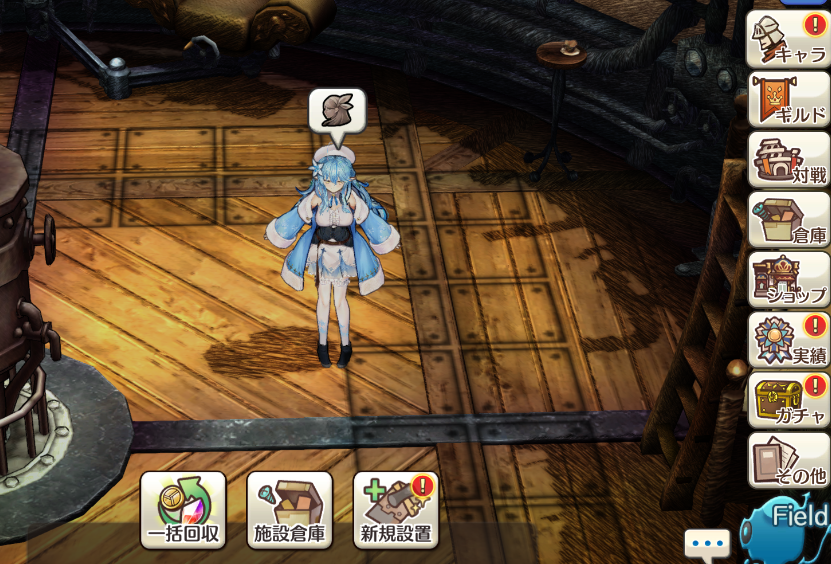Open the 施設倉庫 facility storage
This screenshot has height=564, width=831.
(290, 510)
